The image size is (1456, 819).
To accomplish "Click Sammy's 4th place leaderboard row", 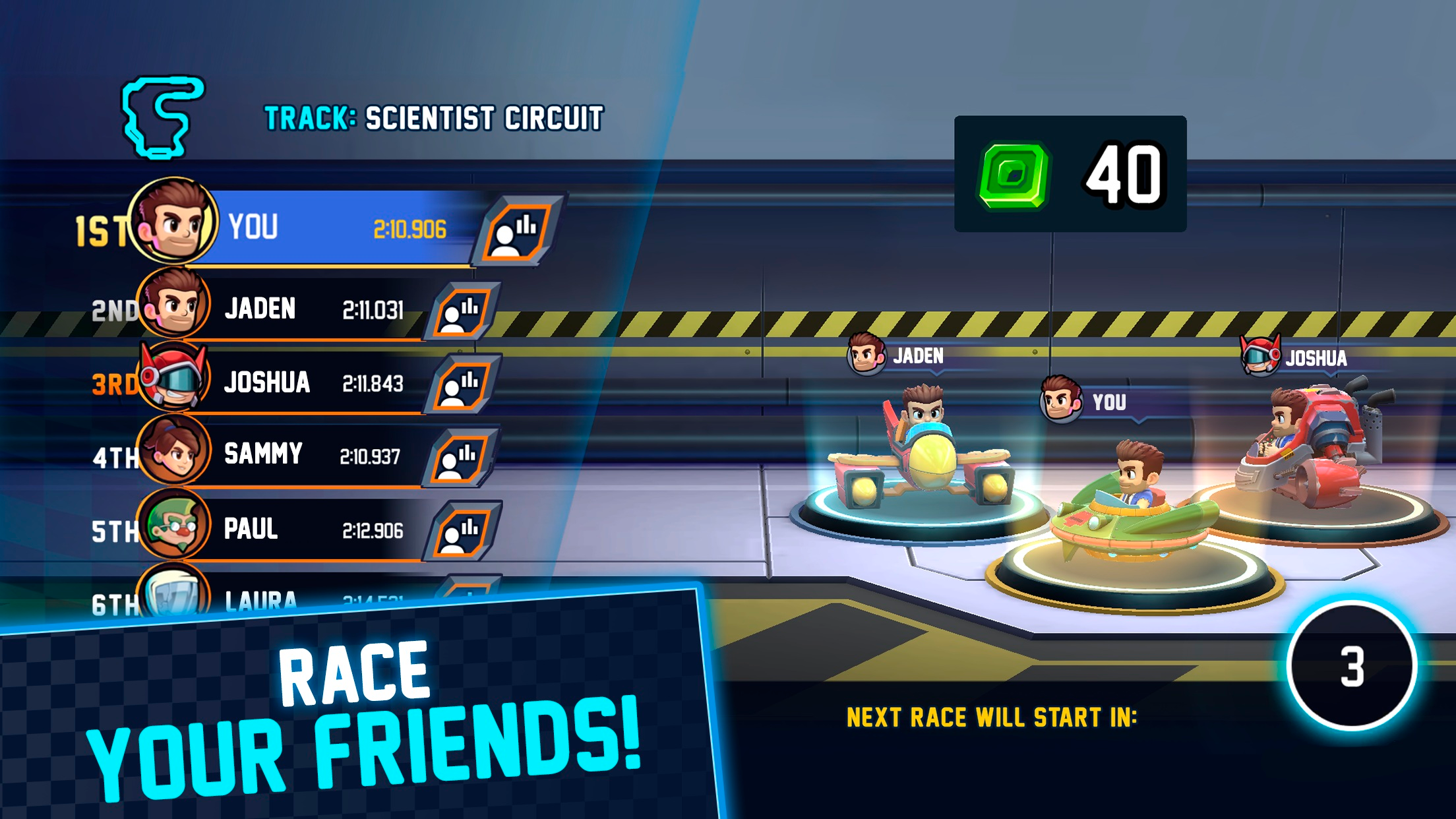I will [x=310, y=456].
